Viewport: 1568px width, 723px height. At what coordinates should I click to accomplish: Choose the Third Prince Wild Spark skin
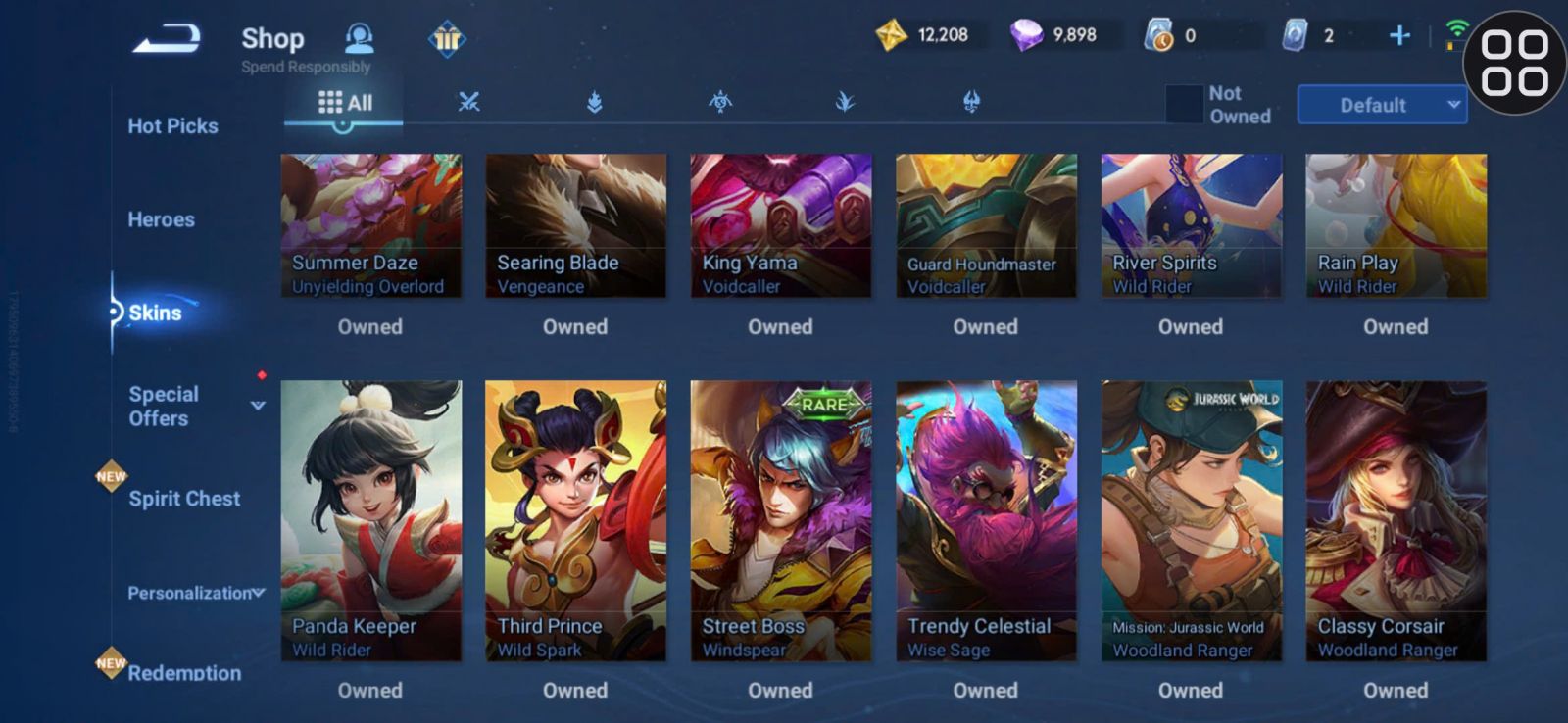tap(575, 520)
